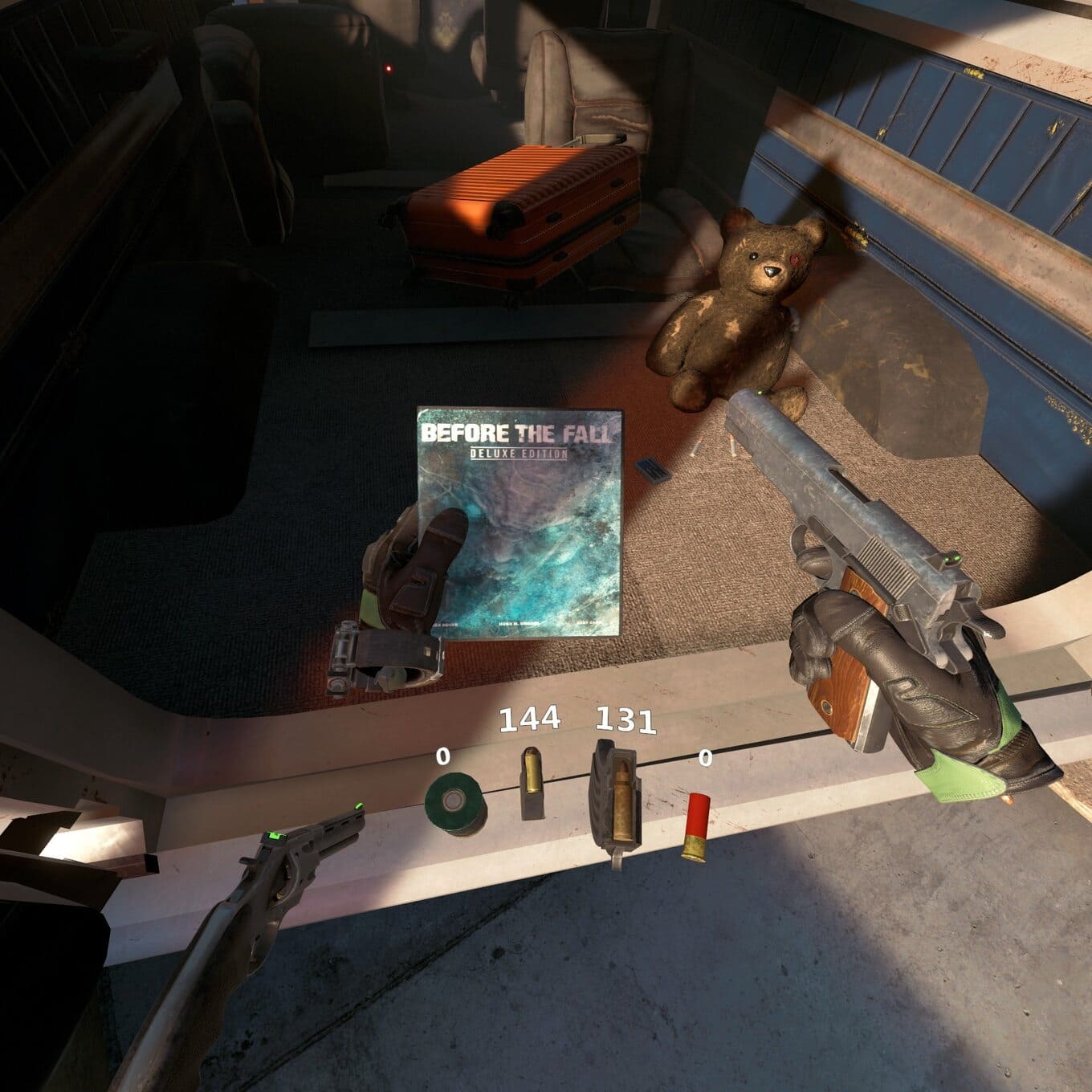Choose the pistol bullet ammo icon
1092x1092 pixels.
532,784
